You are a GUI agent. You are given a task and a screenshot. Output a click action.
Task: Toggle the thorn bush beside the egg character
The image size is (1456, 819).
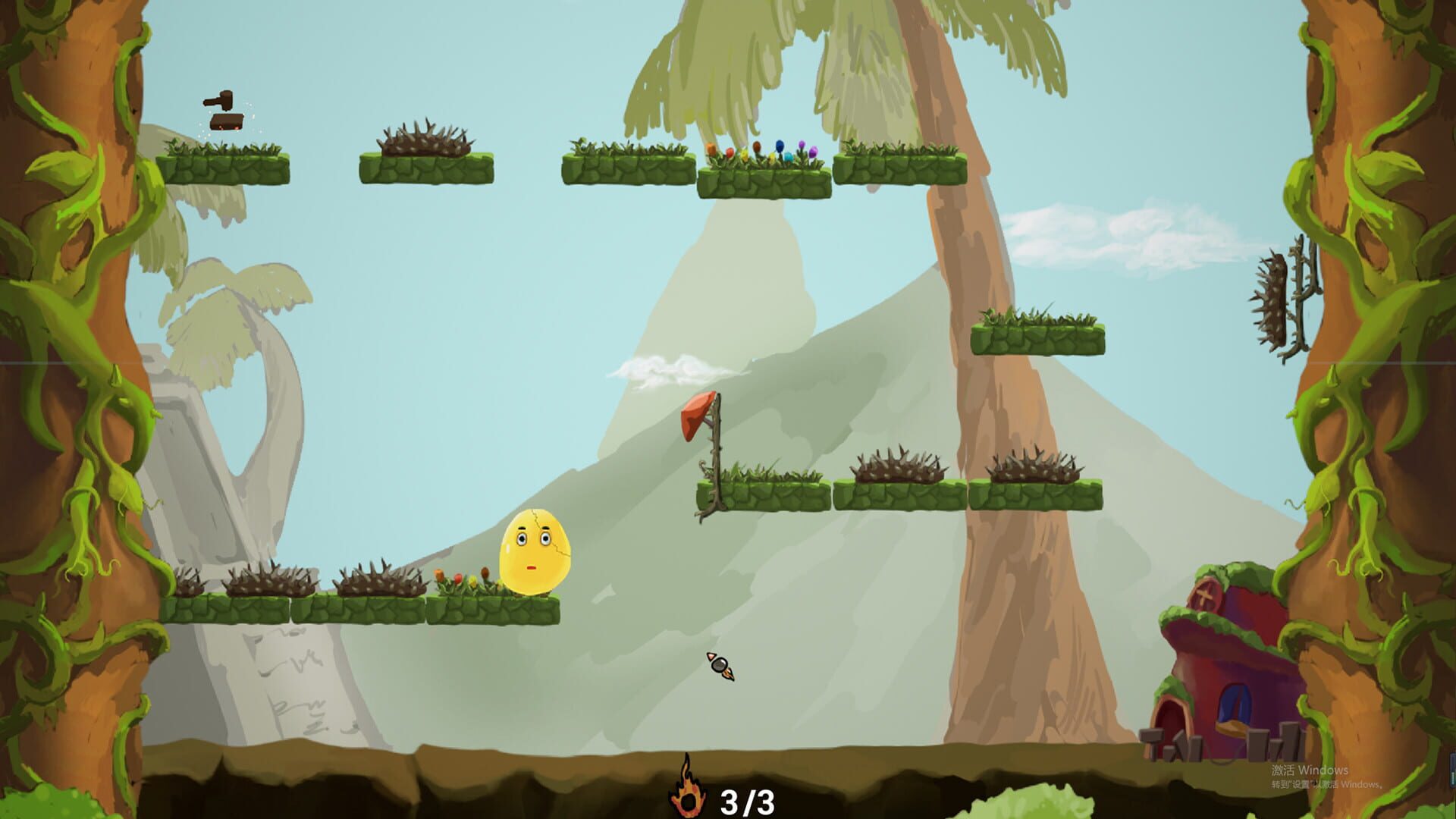(x=379, y=580)
